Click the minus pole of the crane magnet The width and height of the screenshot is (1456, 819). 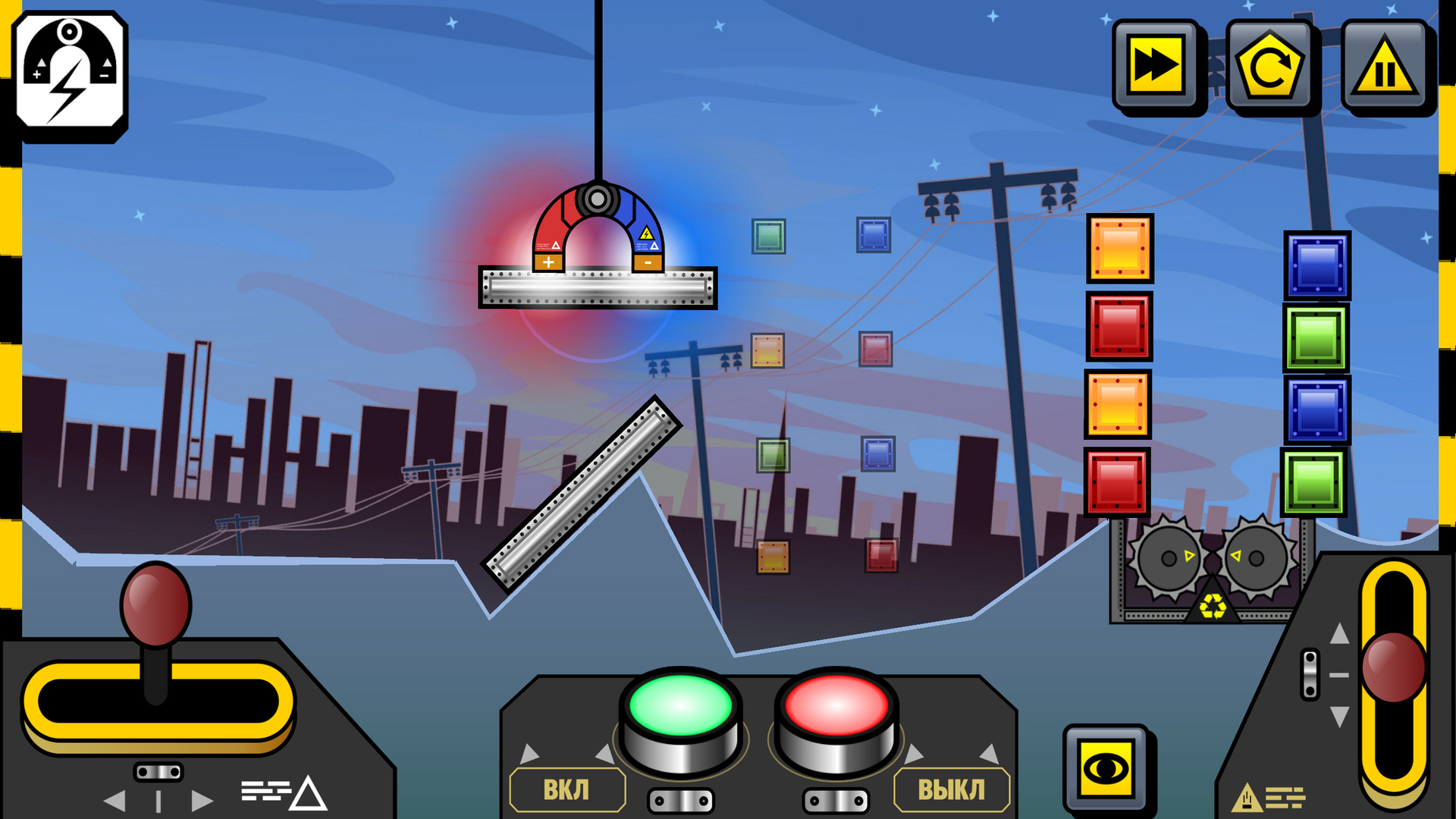pyautogui.click(x=646, y=261)
